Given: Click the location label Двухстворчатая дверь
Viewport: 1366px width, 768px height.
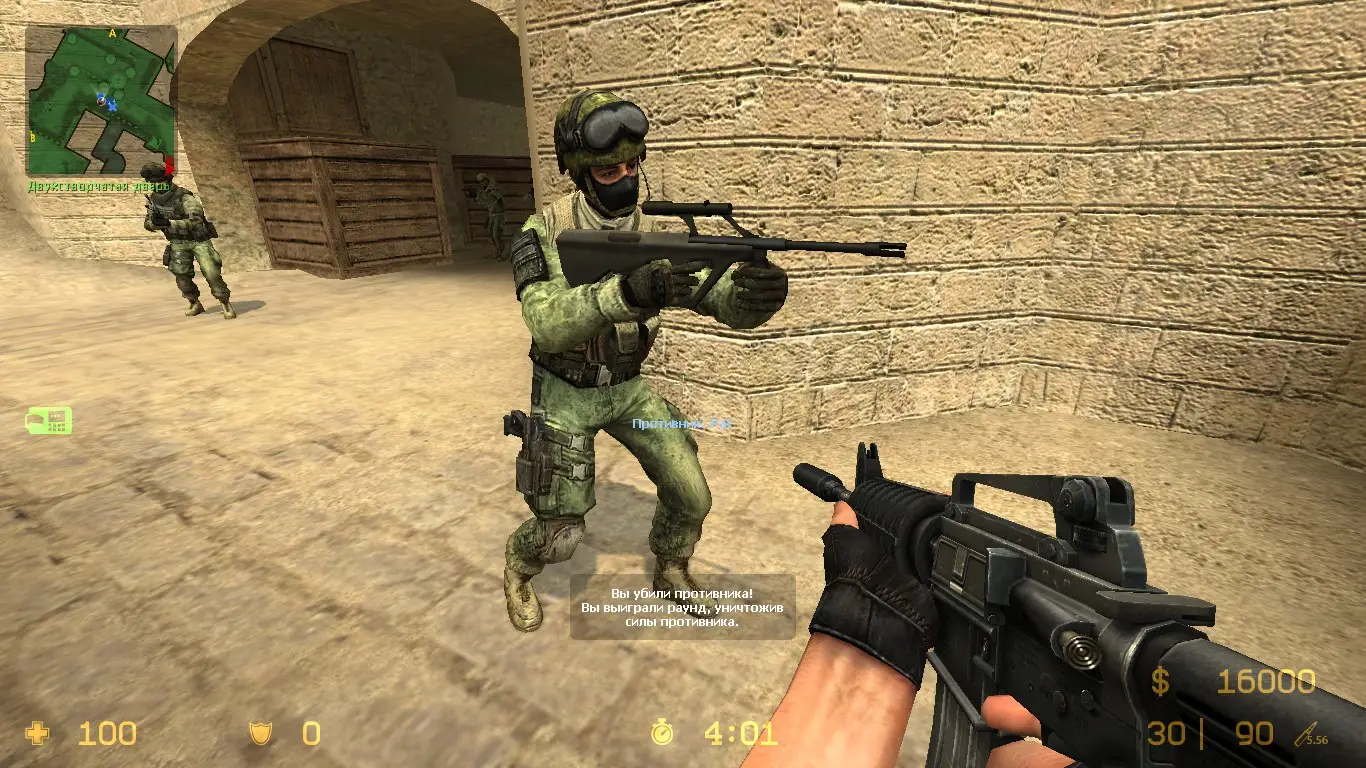Looking at the screenshot, I should click(100, 185).
